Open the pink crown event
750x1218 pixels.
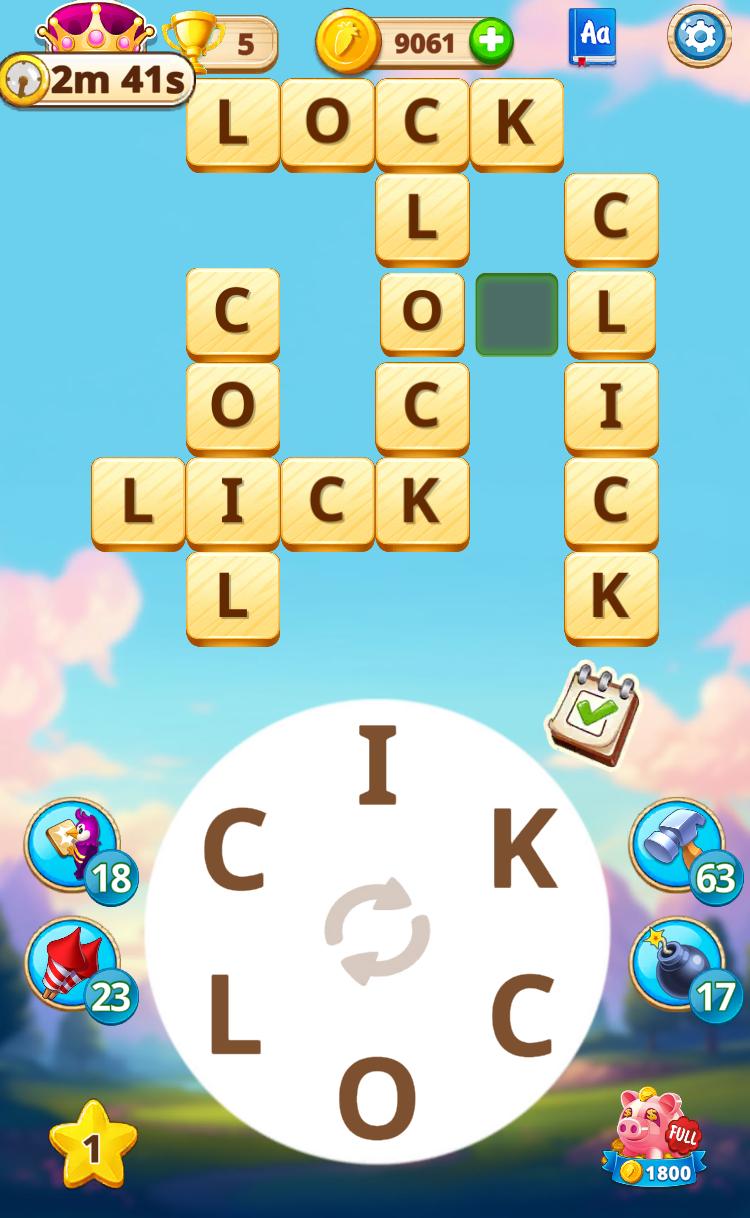click(95, 28)
